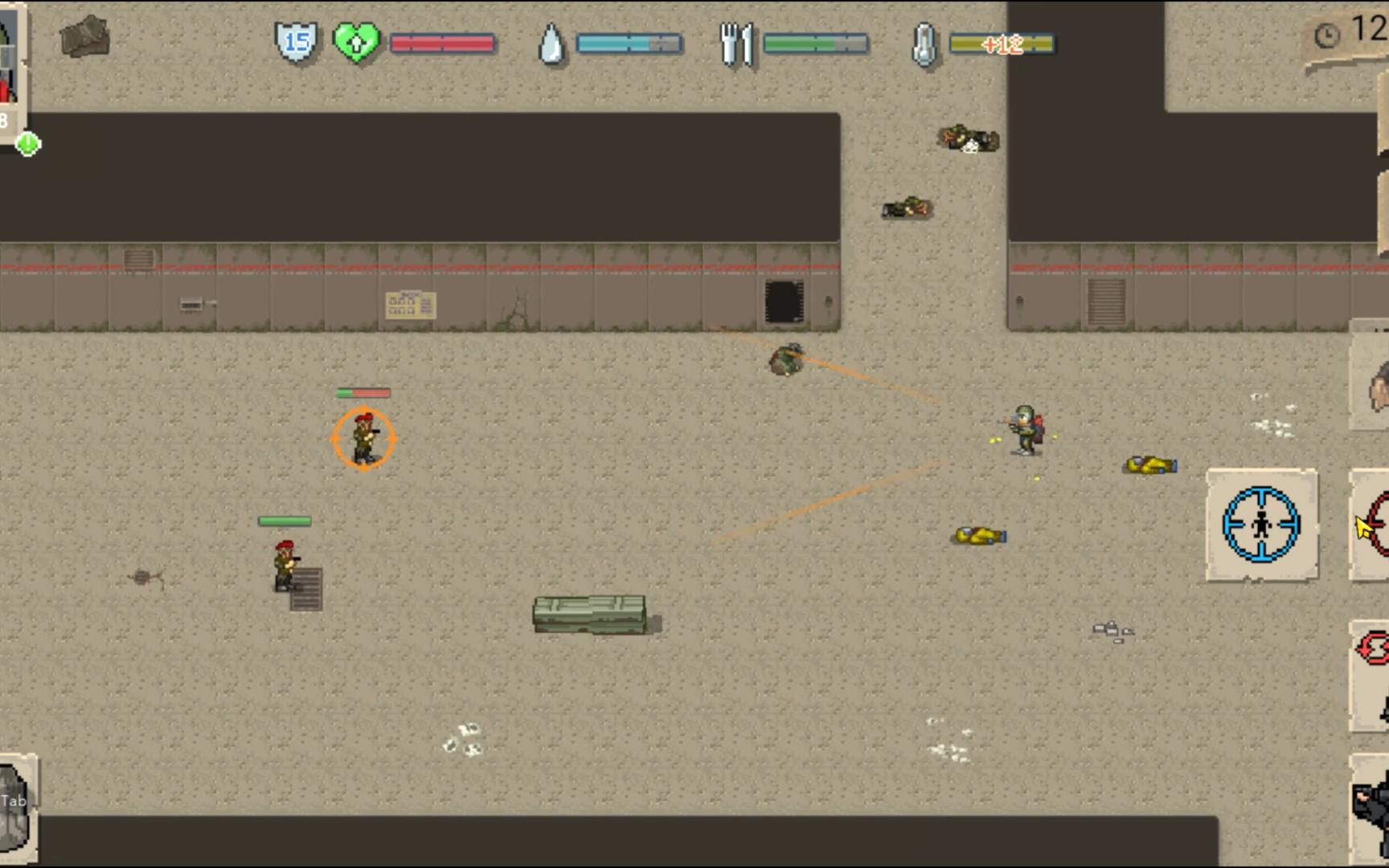Click the green heart health icon

pyautogui.click(x=356, y=42)
